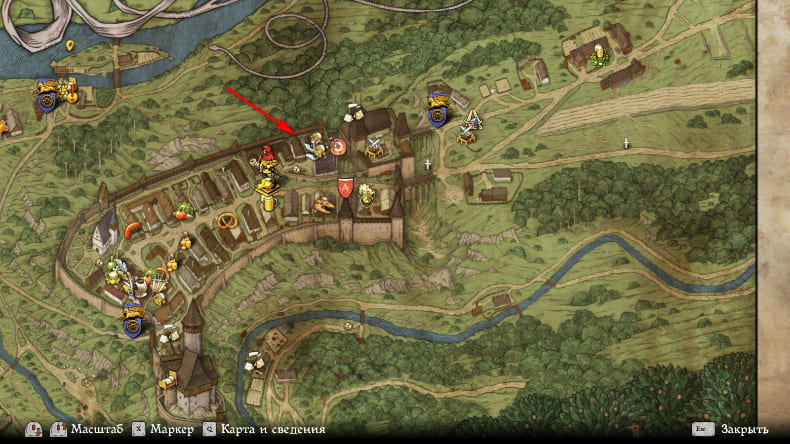Select the blue shield marker by the river bridge
790x444 pixels.
coord(44,93)
